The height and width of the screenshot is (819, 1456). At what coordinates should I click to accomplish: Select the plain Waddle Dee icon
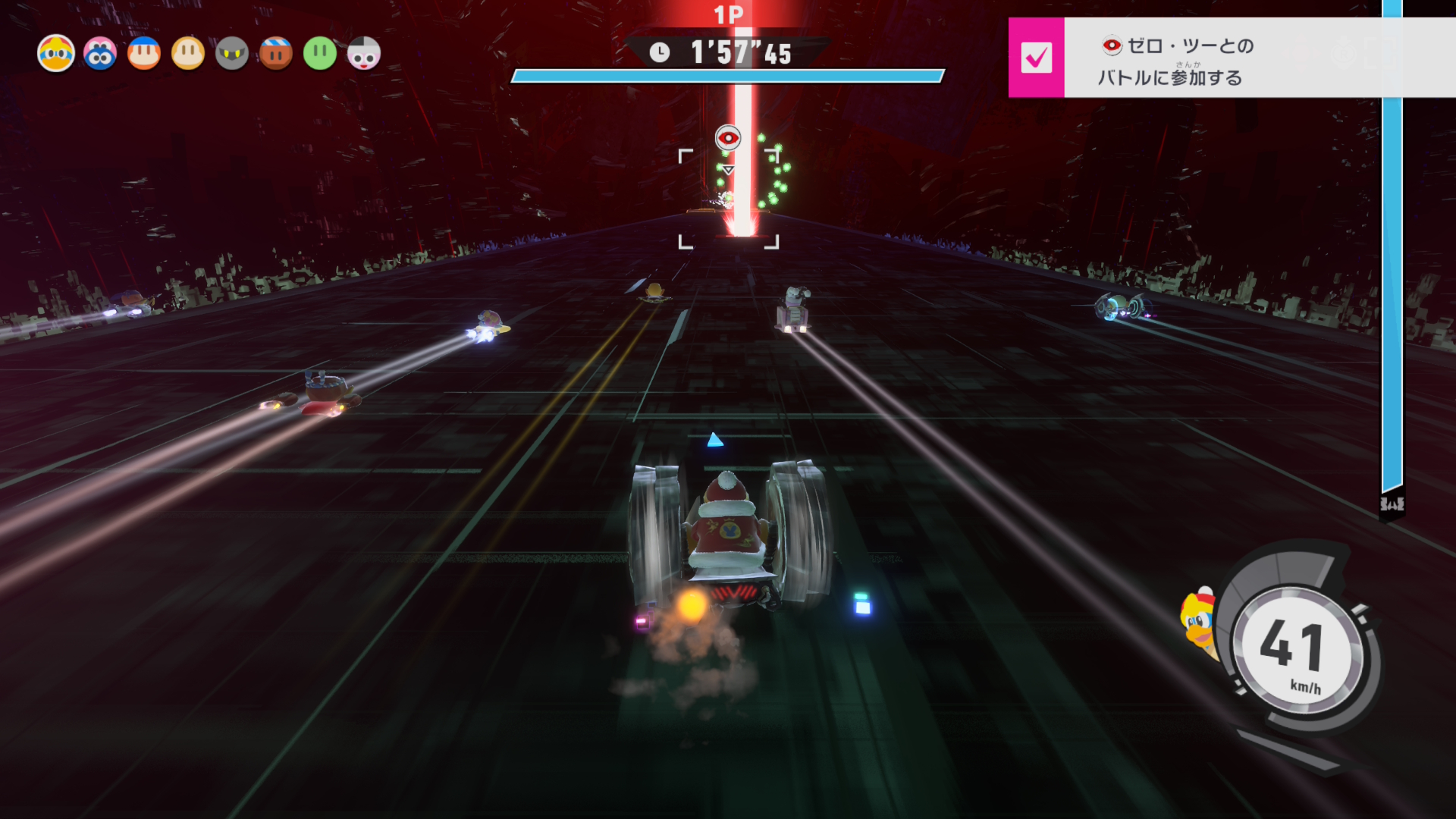[x=188, y=54]
